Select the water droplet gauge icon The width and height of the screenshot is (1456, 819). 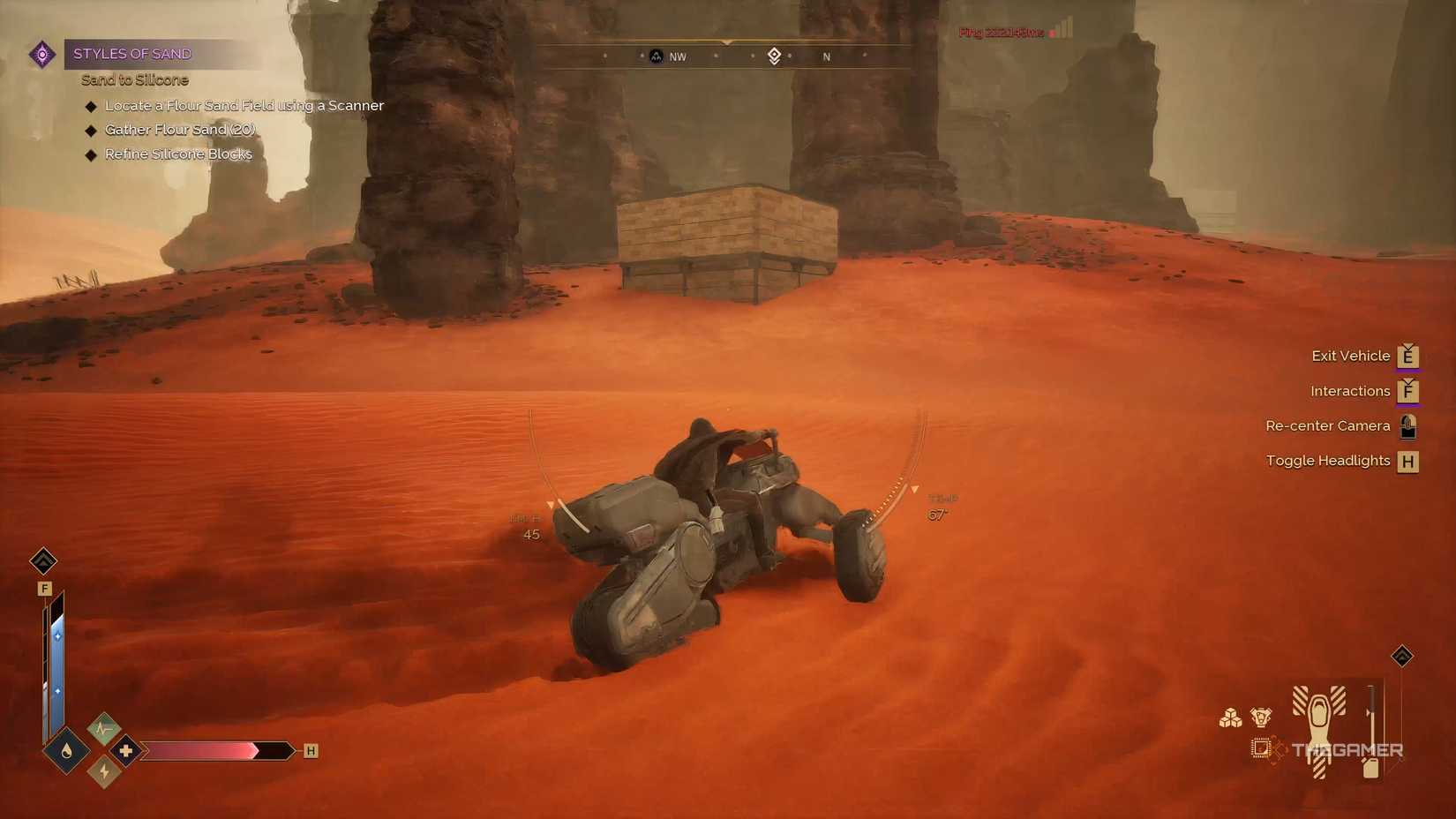coord(65,751)
